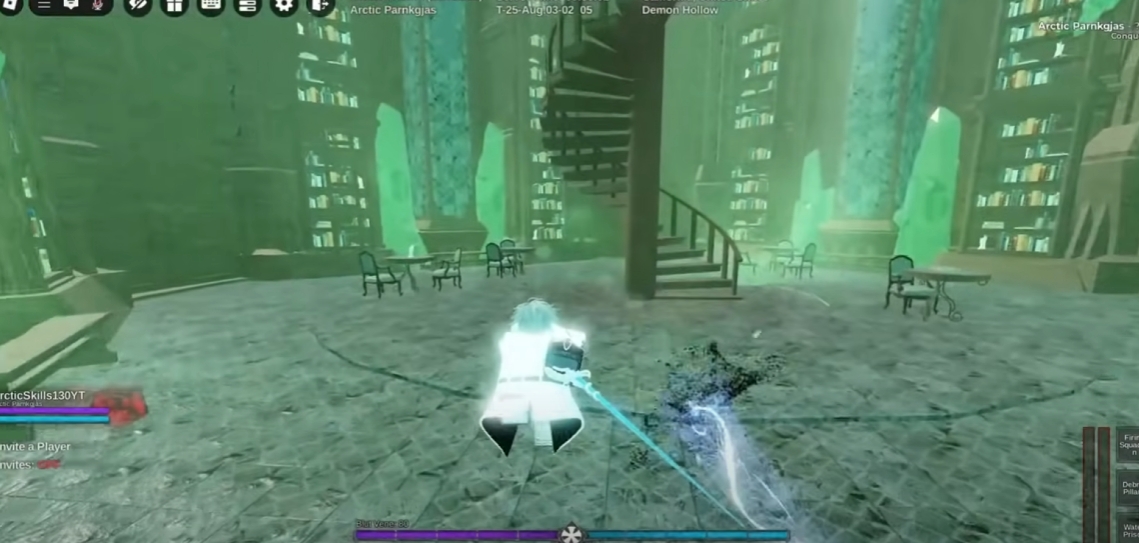
Task: Open the keyboard keybinds icon
Action: click(211, 4)
